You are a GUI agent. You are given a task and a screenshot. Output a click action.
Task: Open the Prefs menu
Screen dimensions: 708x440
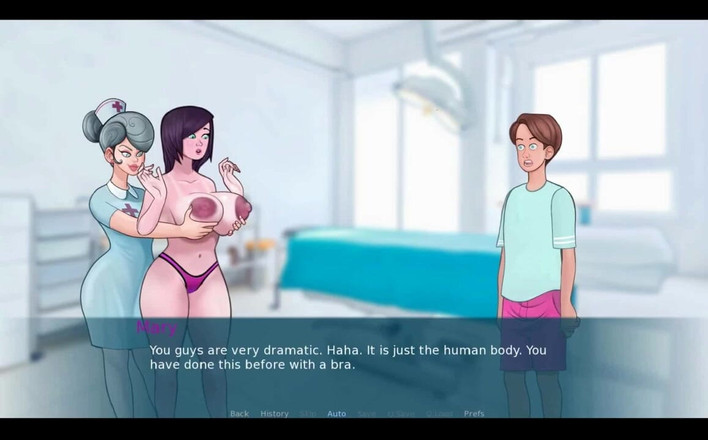point(474,413)
